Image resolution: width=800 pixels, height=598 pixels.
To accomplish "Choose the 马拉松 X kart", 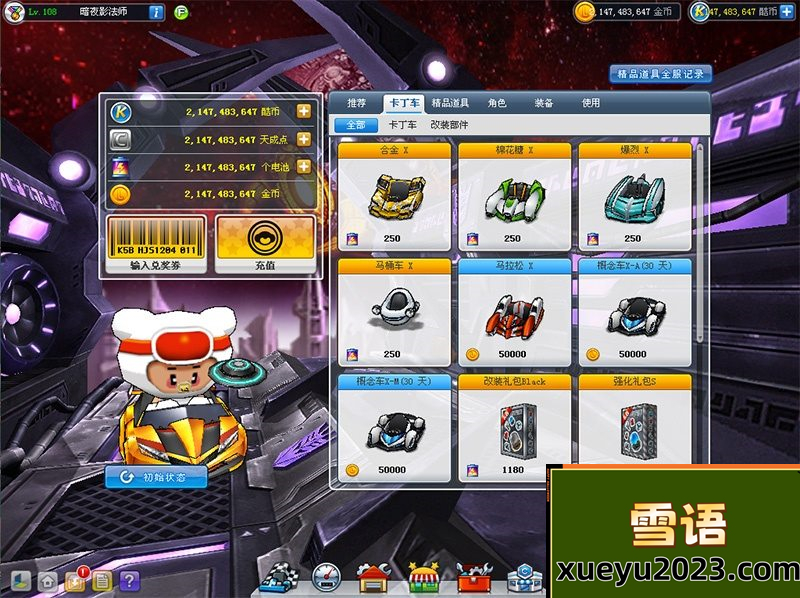I will pos(514,312).
